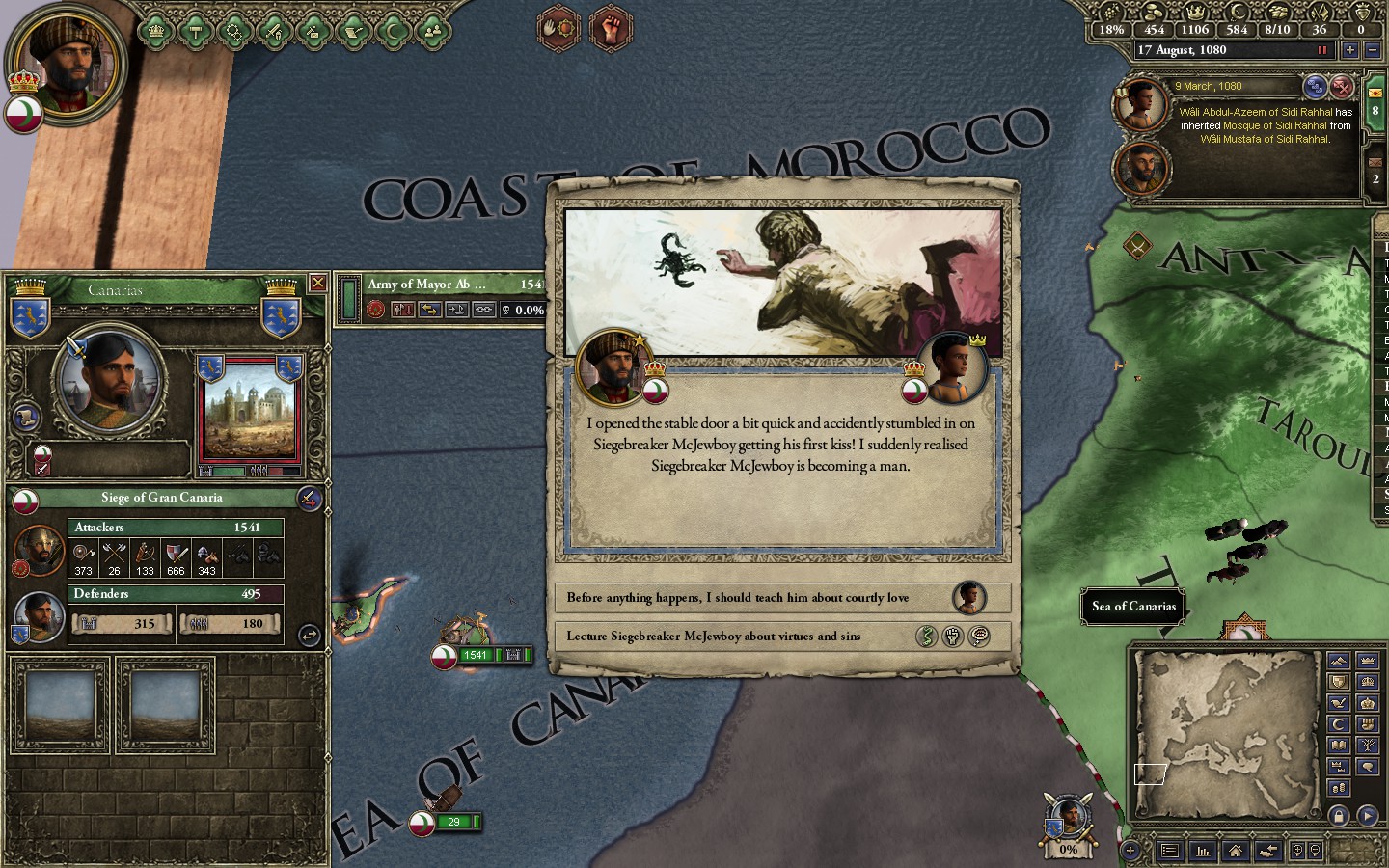Open the sword and helmet military tab
This screenshot has height=868, width=1389.
(x=274, y=31)
